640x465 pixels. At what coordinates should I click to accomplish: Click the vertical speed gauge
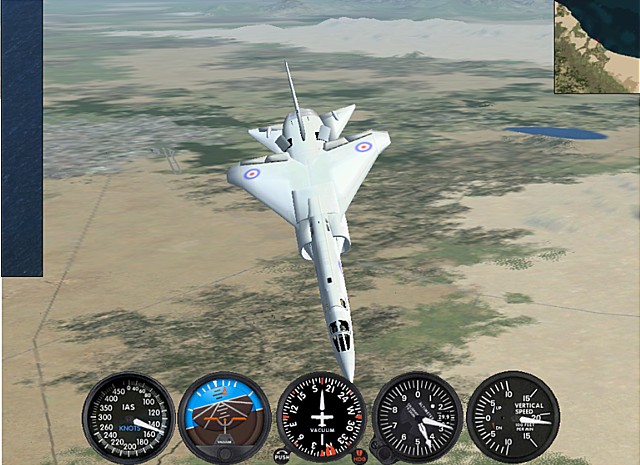tap(513, 416)
